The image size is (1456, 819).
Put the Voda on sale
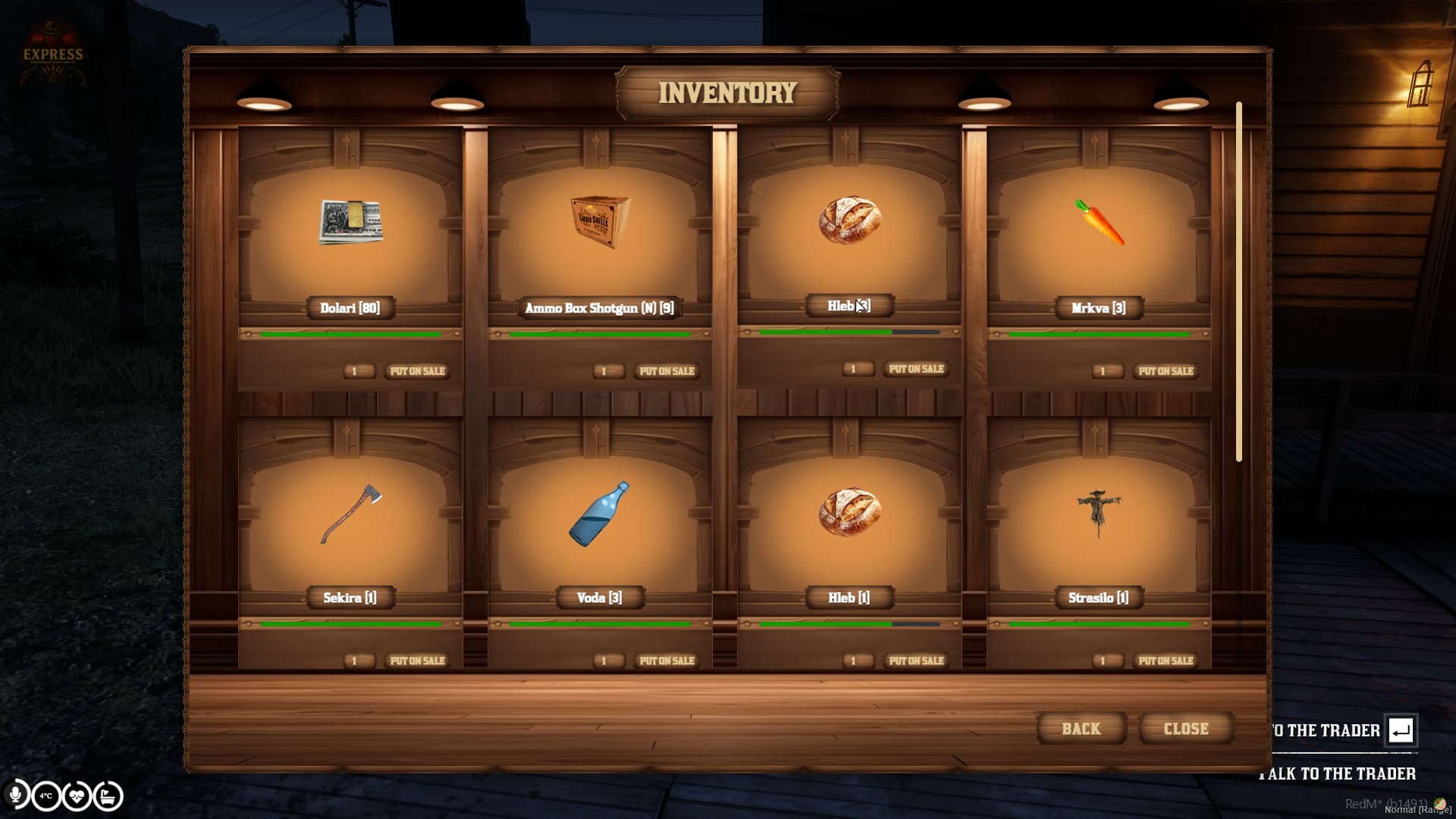coord(667,661)
